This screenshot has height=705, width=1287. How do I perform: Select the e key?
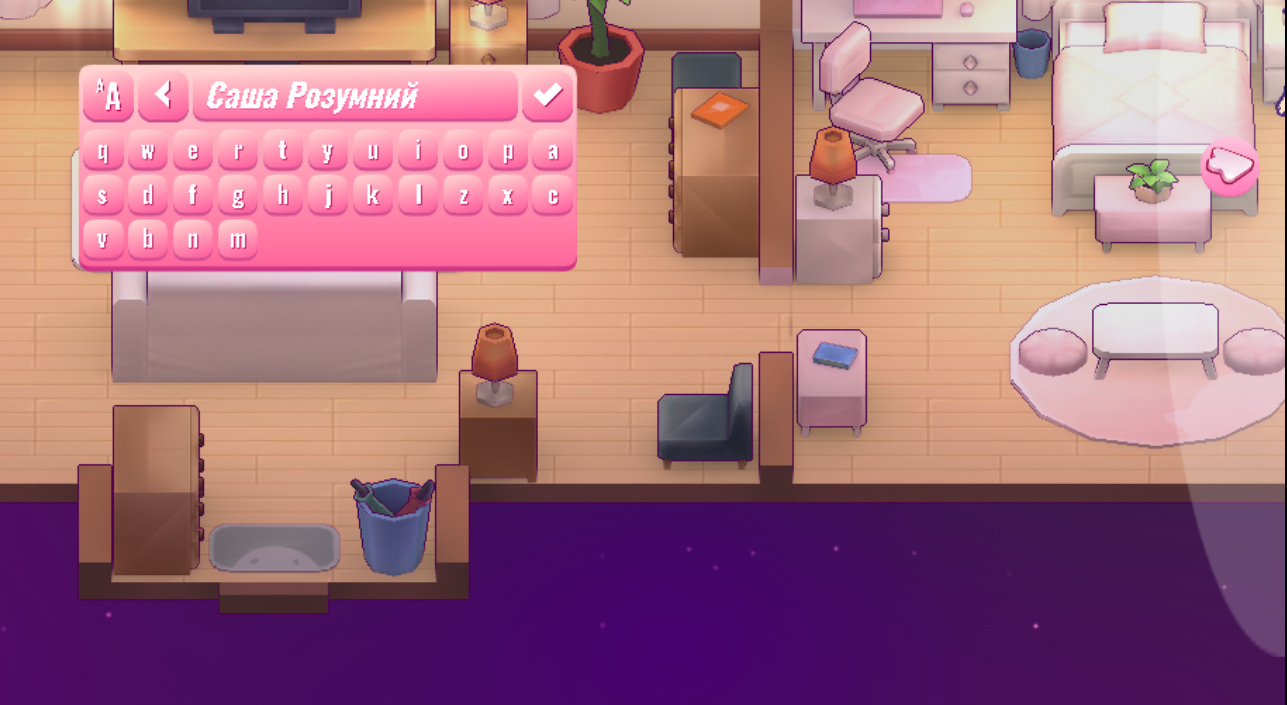tap(193, 151)
